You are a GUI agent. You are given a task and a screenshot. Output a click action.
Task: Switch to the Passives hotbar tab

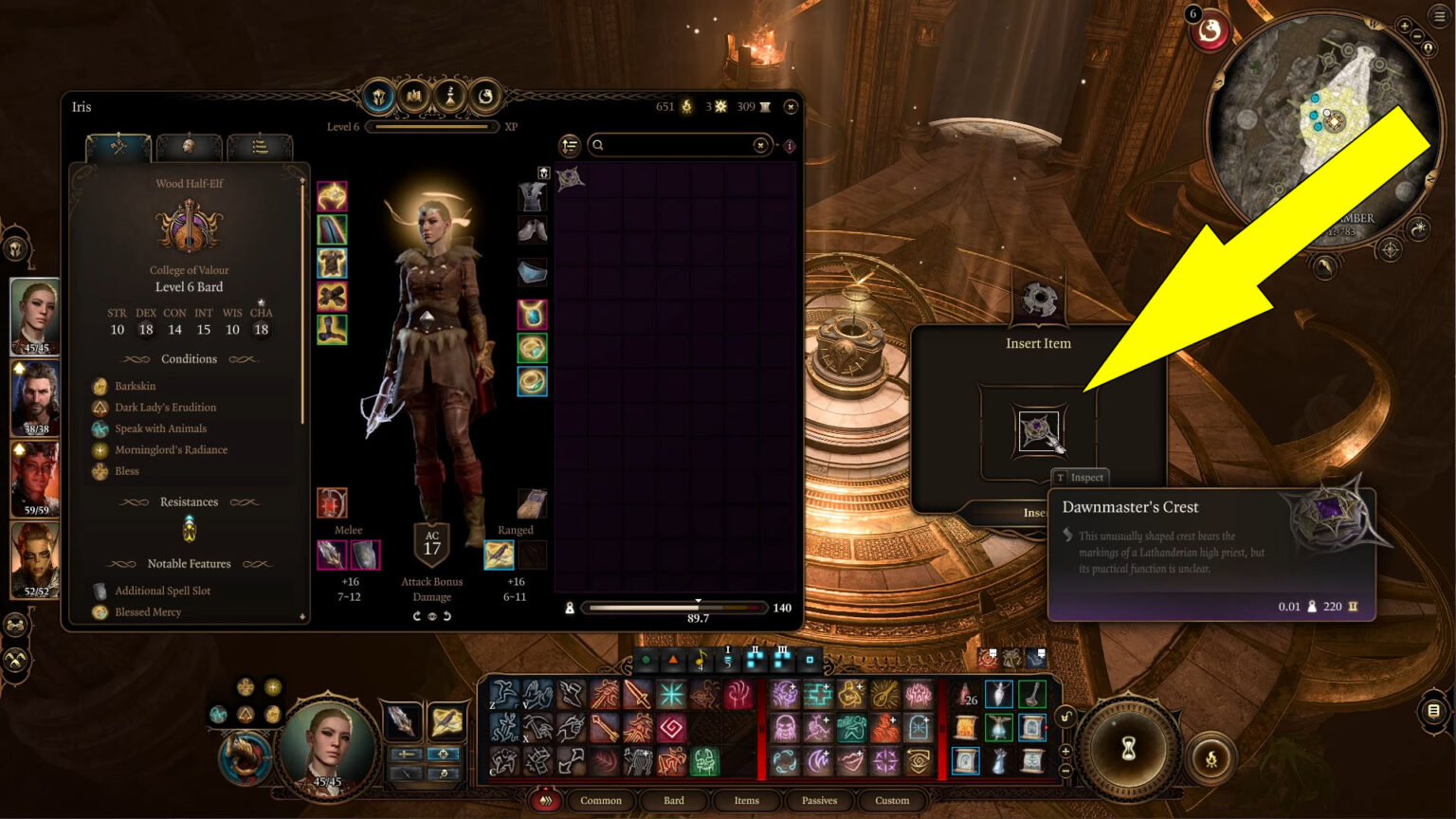(818, 801)
